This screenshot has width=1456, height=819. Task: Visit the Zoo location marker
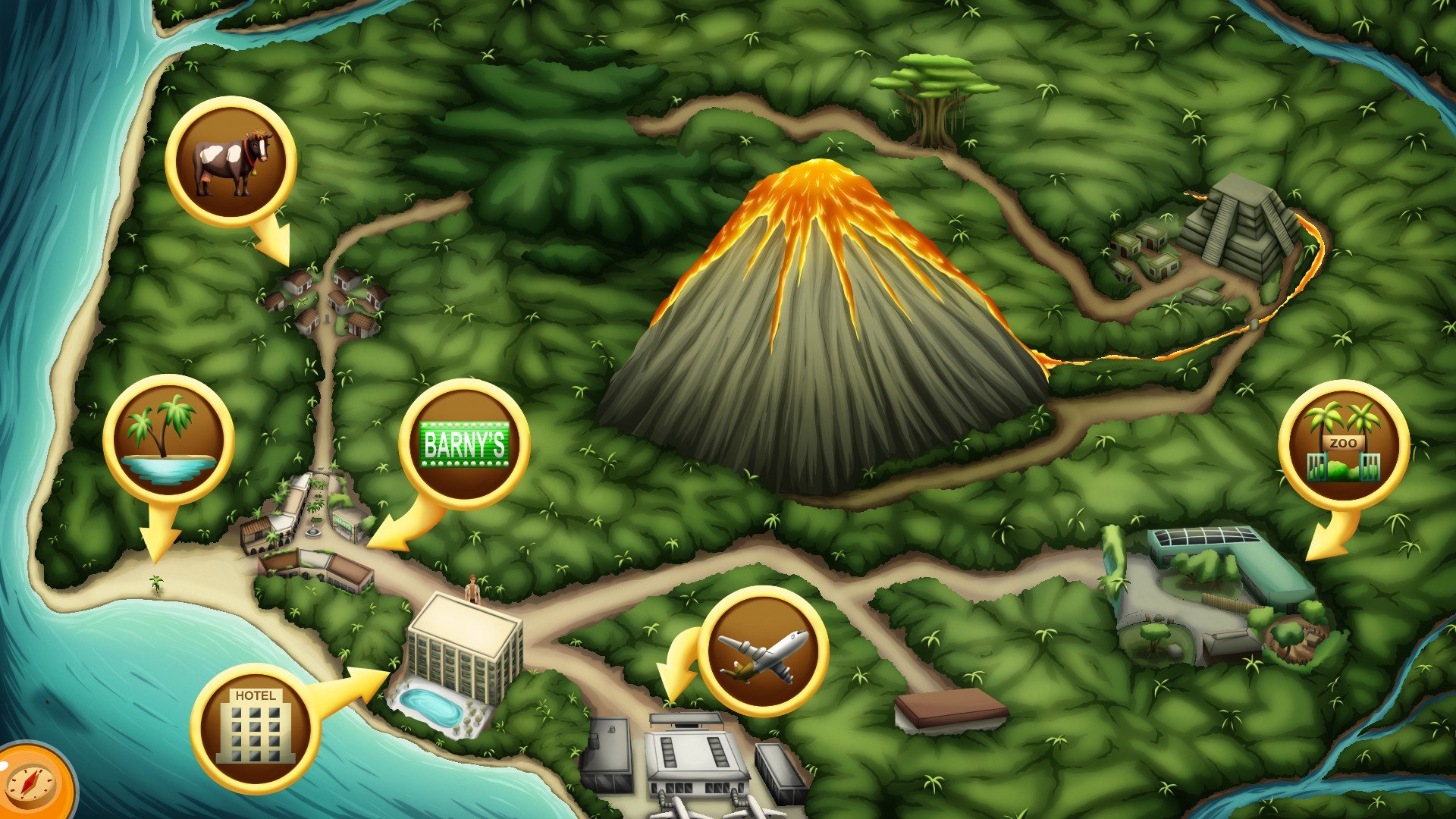1343,445
